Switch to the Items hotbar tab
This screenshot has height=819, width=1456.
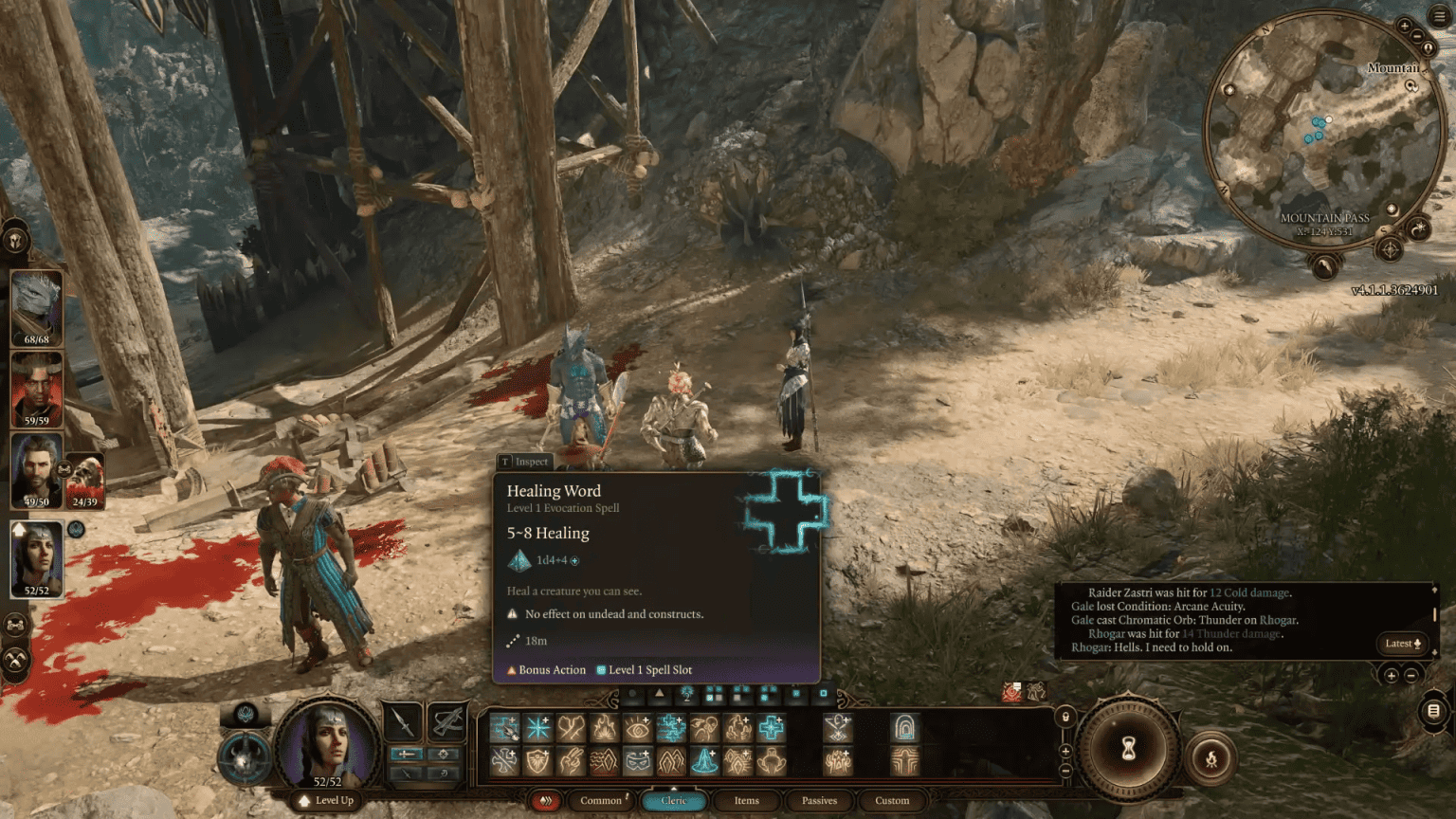point(746,801)
